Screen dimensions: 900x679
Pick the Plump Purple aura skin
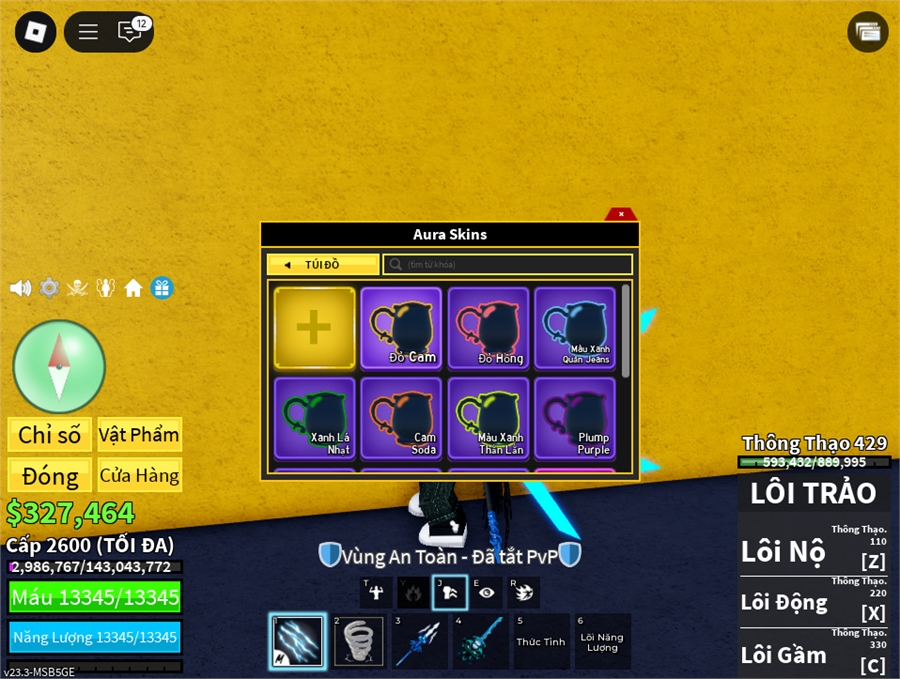pyautogui.click(x=575, y=417)
